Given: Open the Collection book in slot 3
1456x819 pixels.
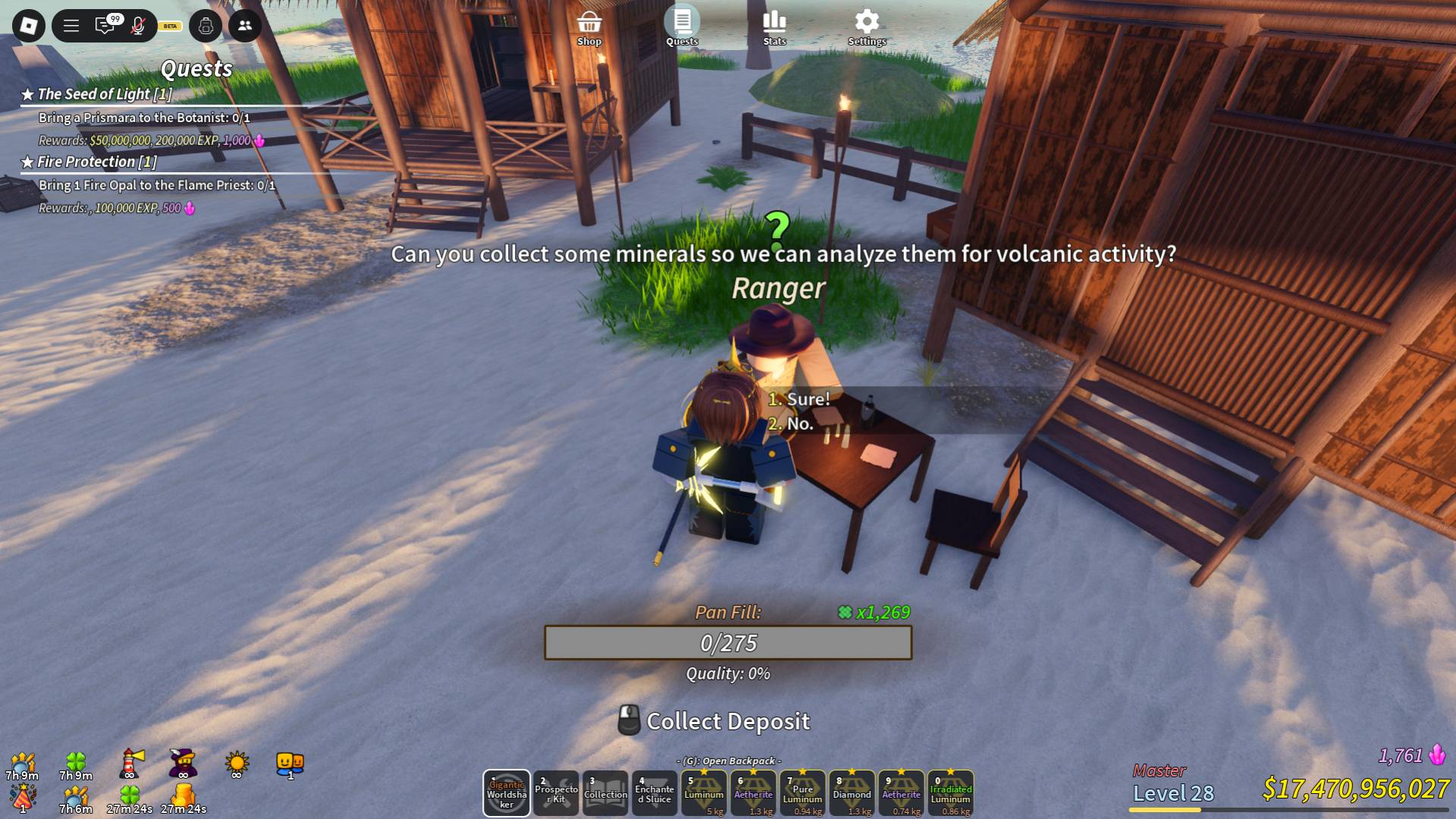Looking at the screenshot, I should pyautogui.click(x=605, y=793).
